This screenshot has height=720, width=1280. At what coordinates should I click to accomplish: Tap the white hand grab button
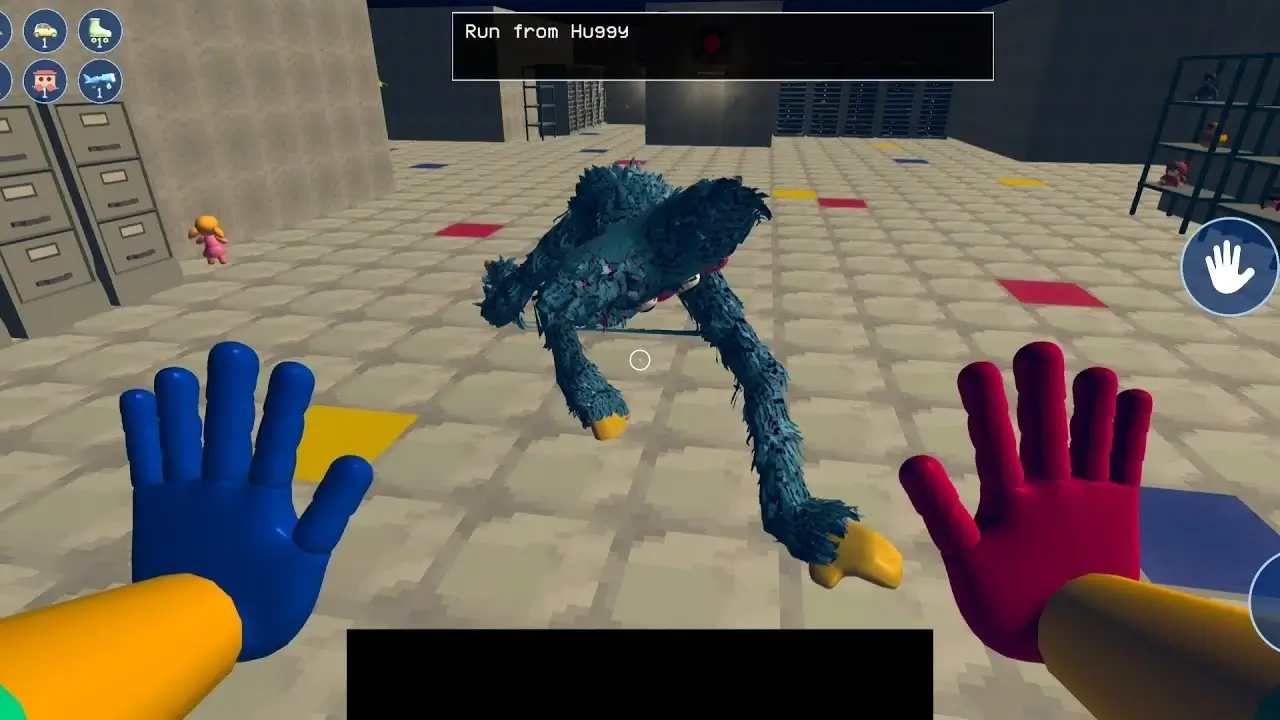pyautogui.click(x=1231, y=267)
